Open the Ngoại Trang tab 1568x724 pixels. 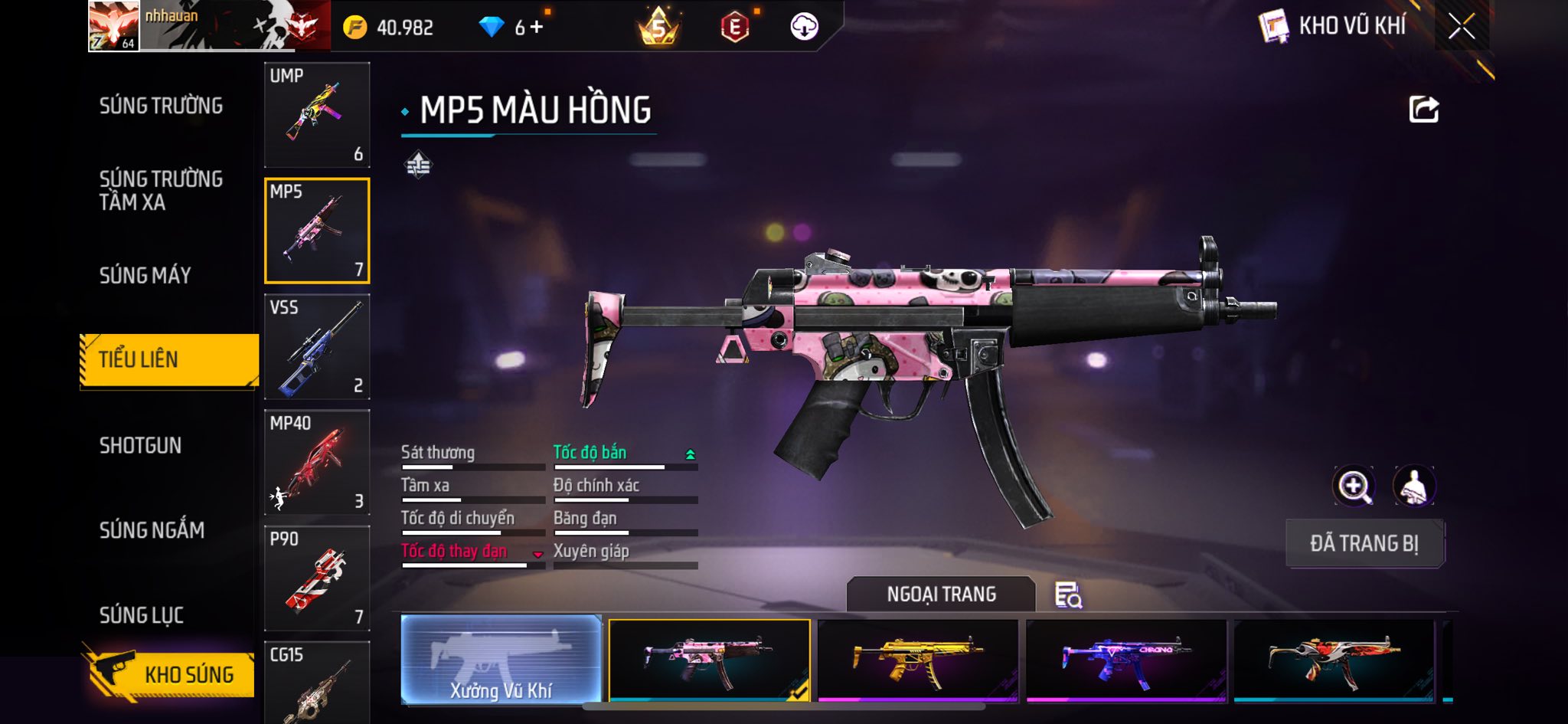point(941,595)
